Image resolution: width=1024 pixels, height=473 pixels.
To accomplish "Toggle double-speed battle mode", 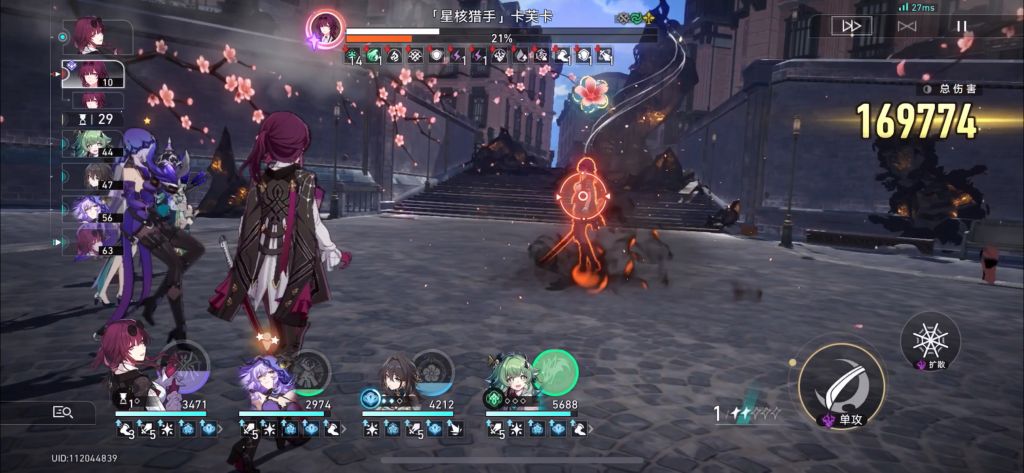I will [851, 27].
